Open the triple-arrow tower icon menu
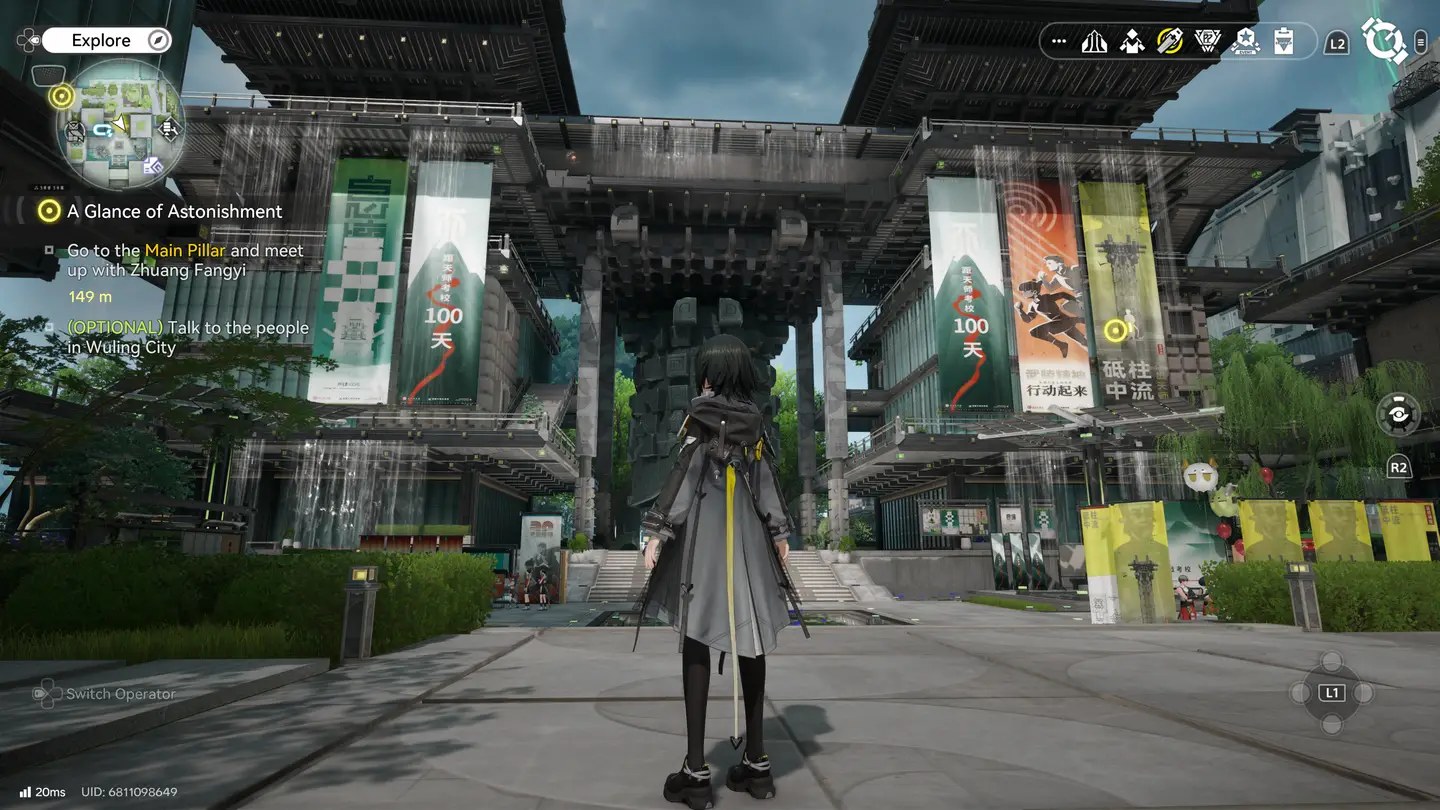The width and height of the screenshot is (1440, 810). coord(1094,42)
